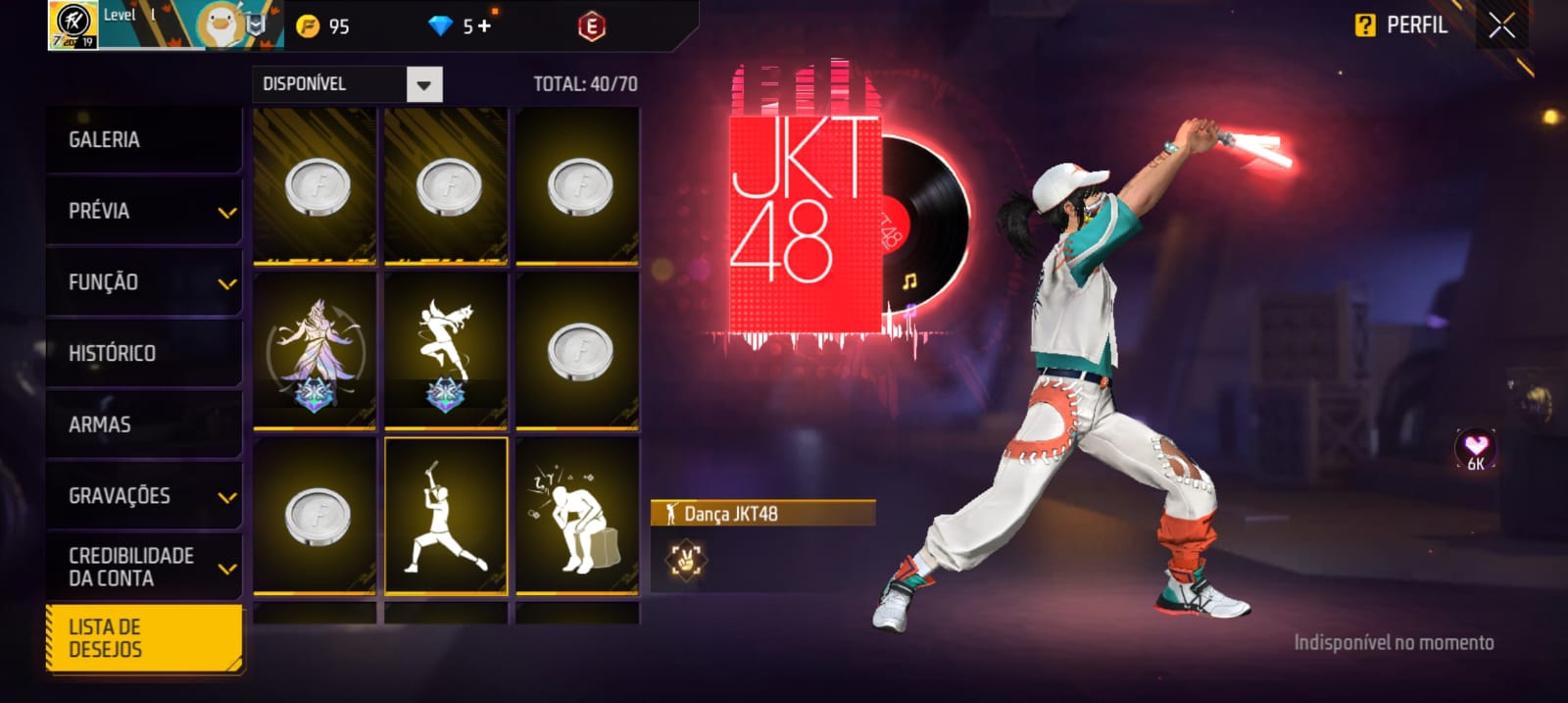Open the Disponível filter dropdown
The image size is (1568, 703).
pos(423,84)
